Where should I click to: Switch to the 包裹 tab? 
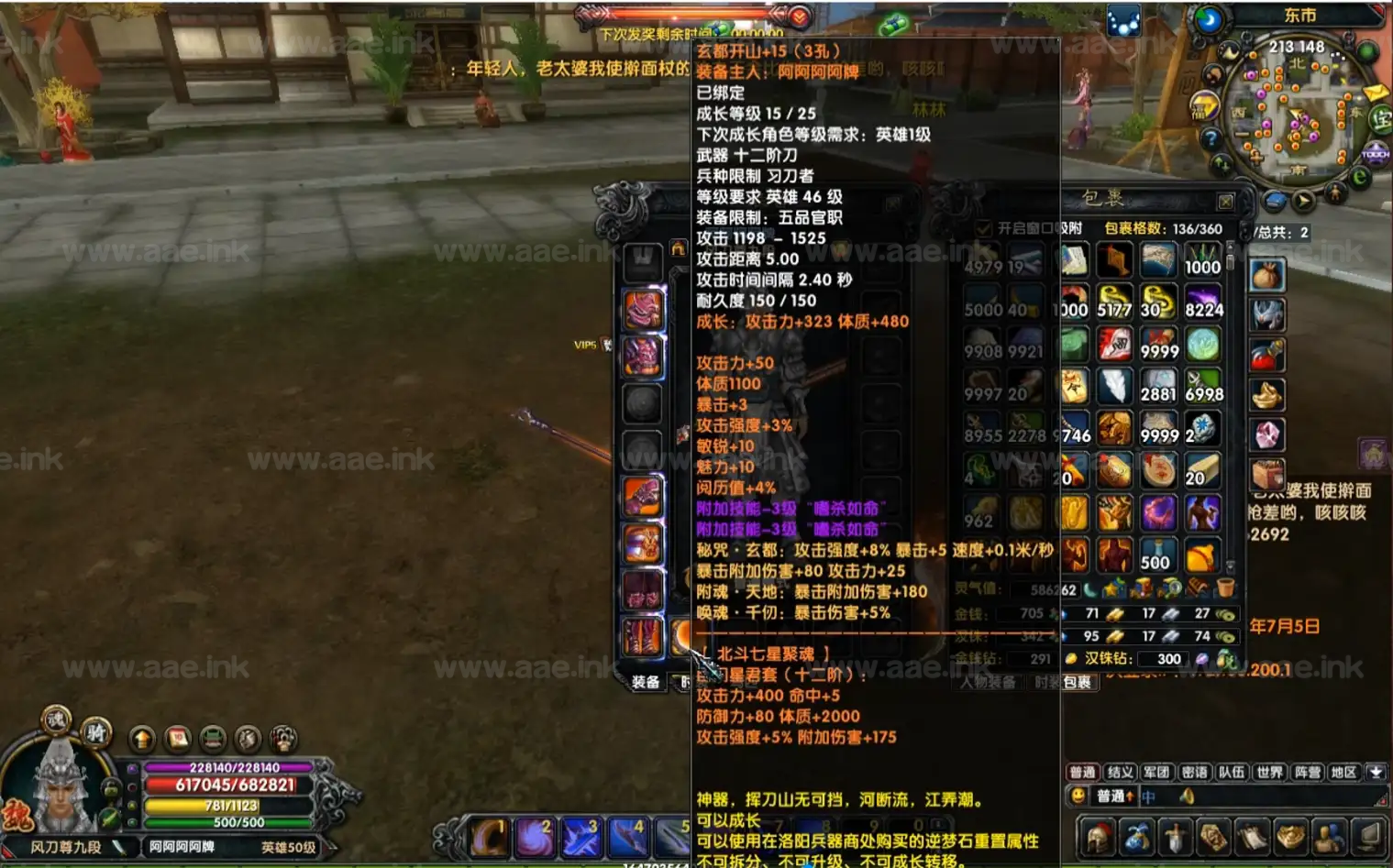1078,682
